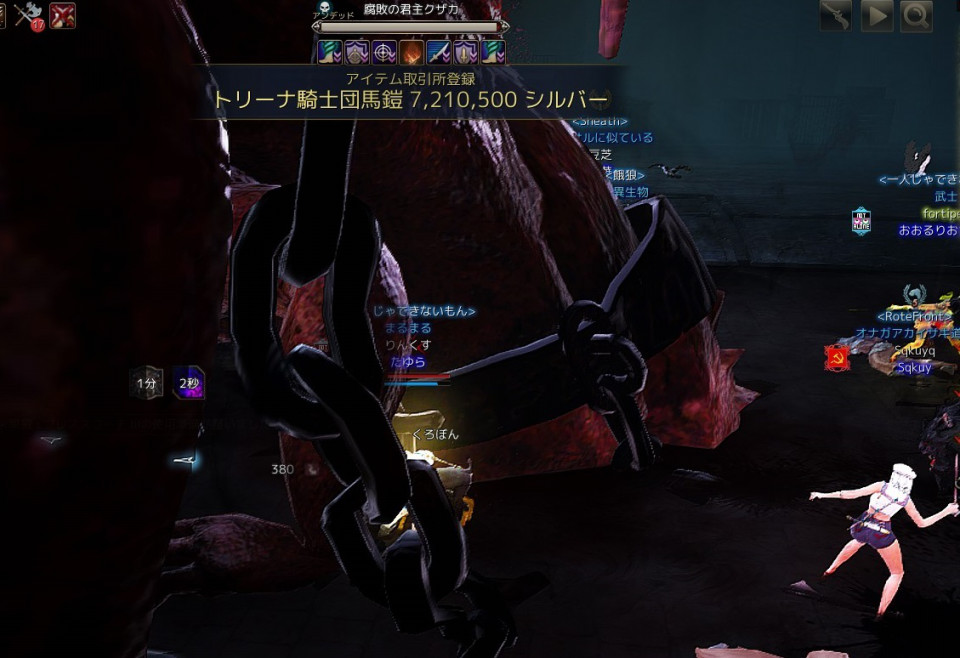Click the pistol icon button
This screenshot has width=960, height=658.
coord(837,16)
